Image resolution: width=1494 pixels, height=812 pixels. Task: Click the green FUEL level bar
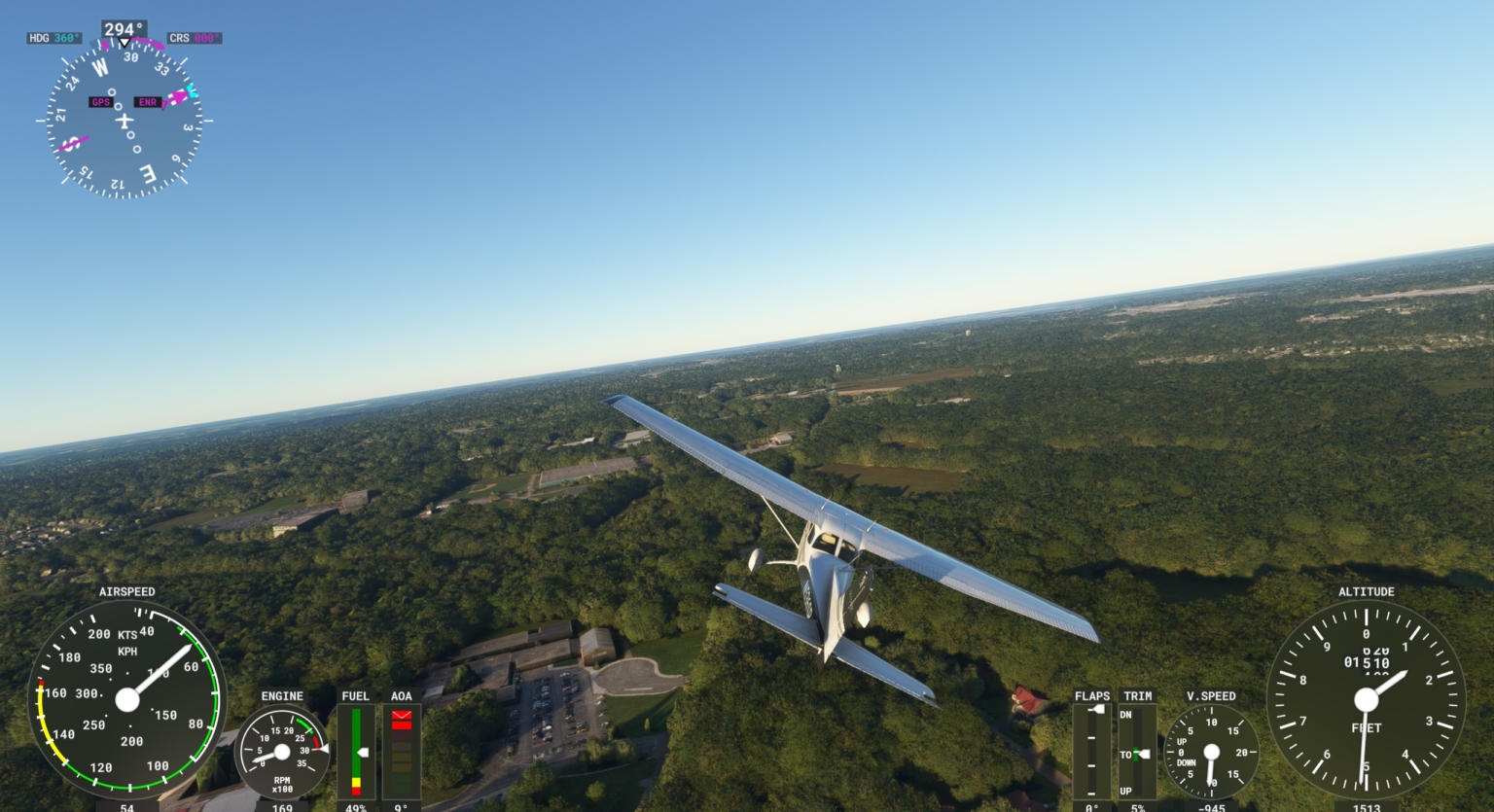(x=355, y=744)
